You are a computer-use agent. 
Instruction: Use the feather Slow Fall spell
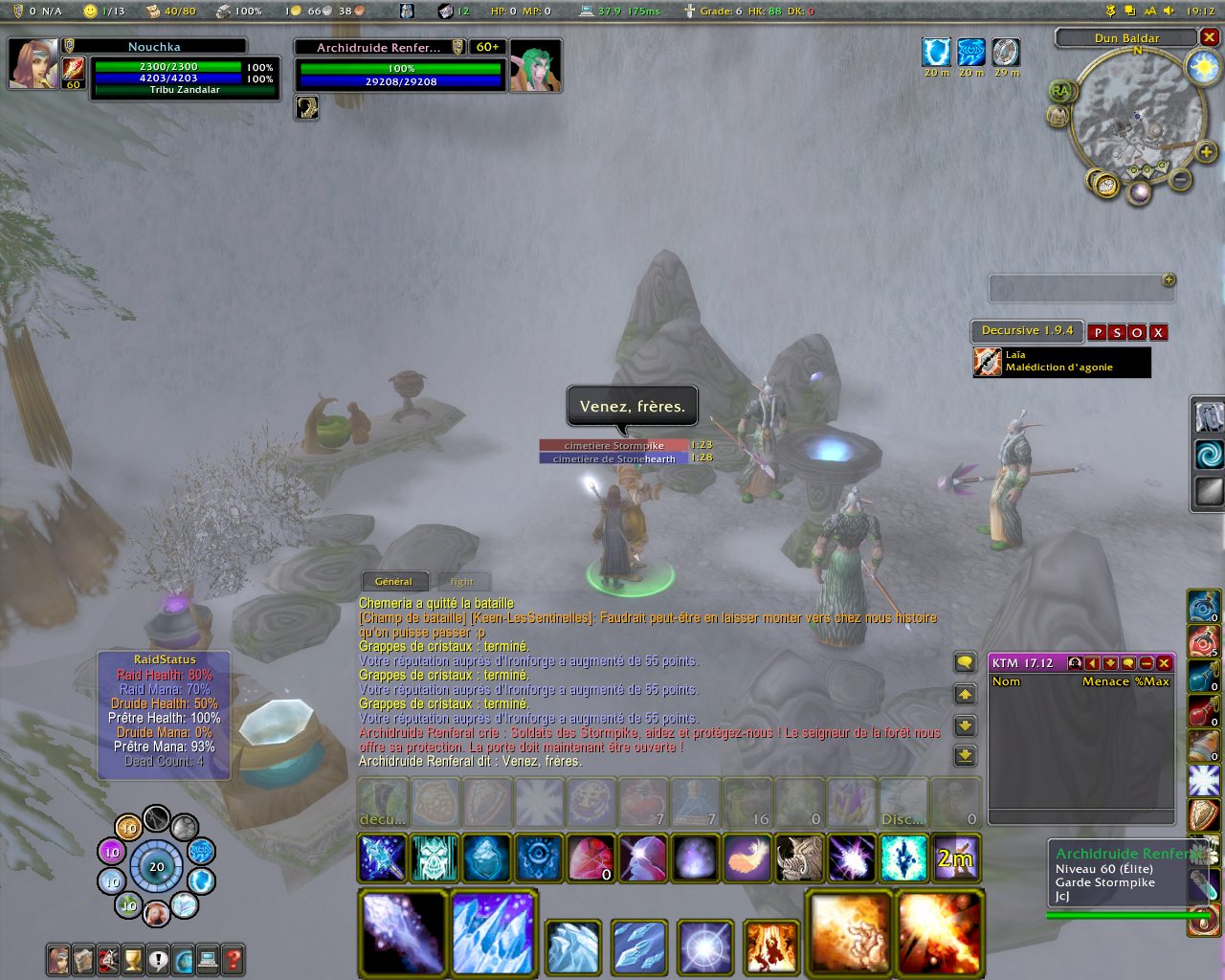pyautogui.click(x=748, y=857)
